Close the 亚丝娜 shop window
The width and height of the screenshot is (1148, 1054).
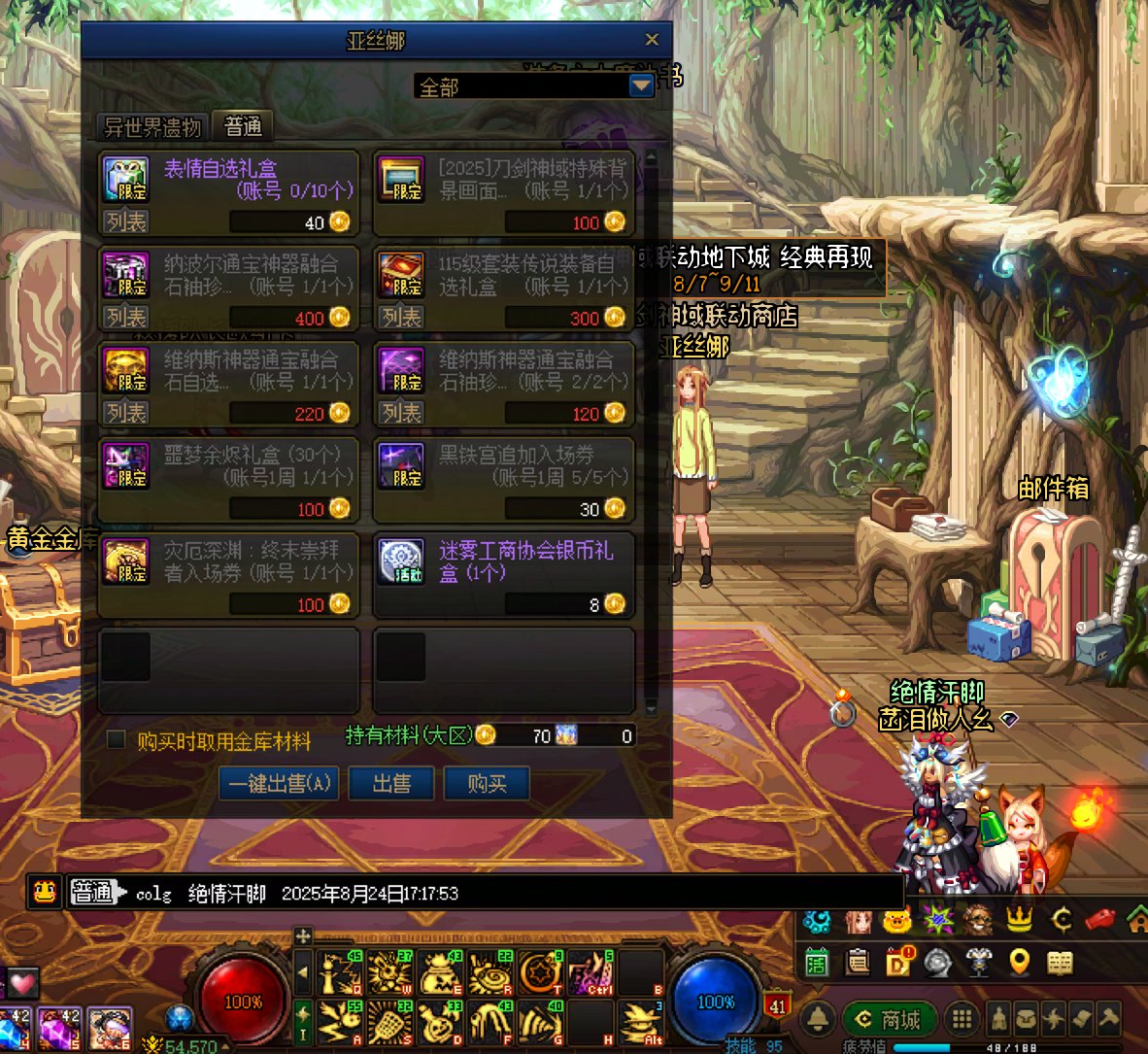(x=652, y=40)
